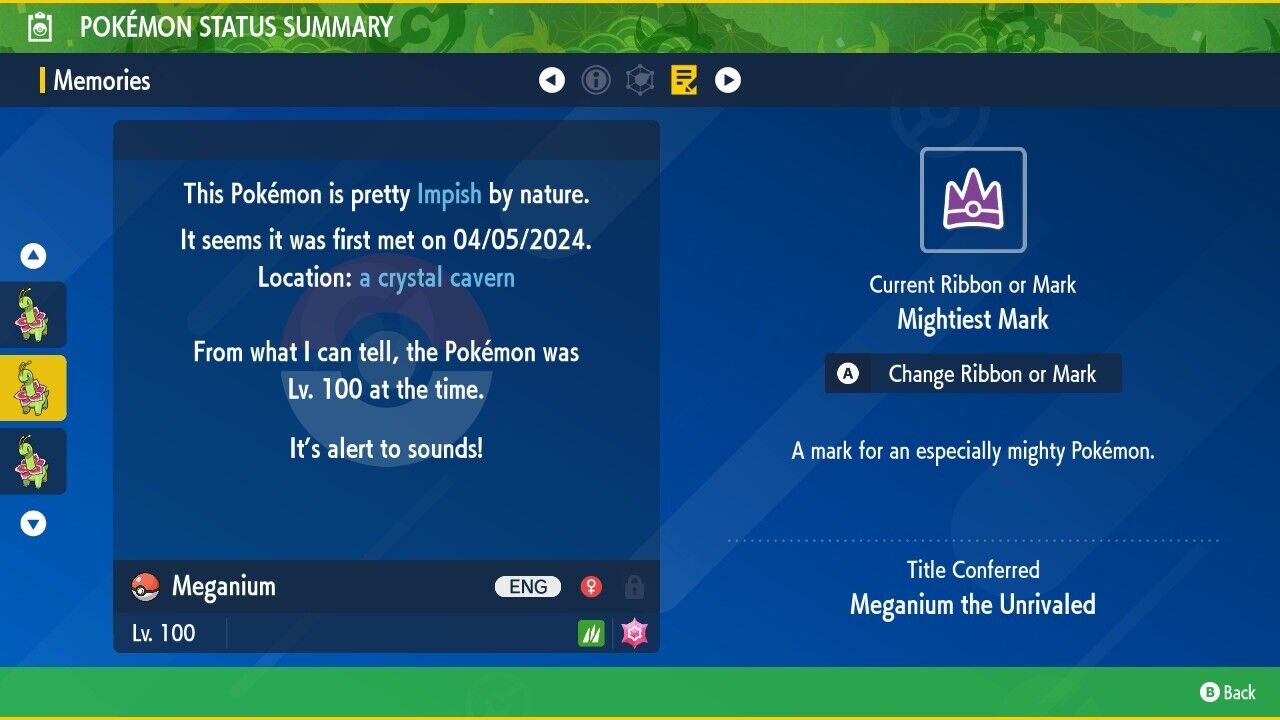
Task: Move down the Pokémon party list
Action: (x=34, y=523)
